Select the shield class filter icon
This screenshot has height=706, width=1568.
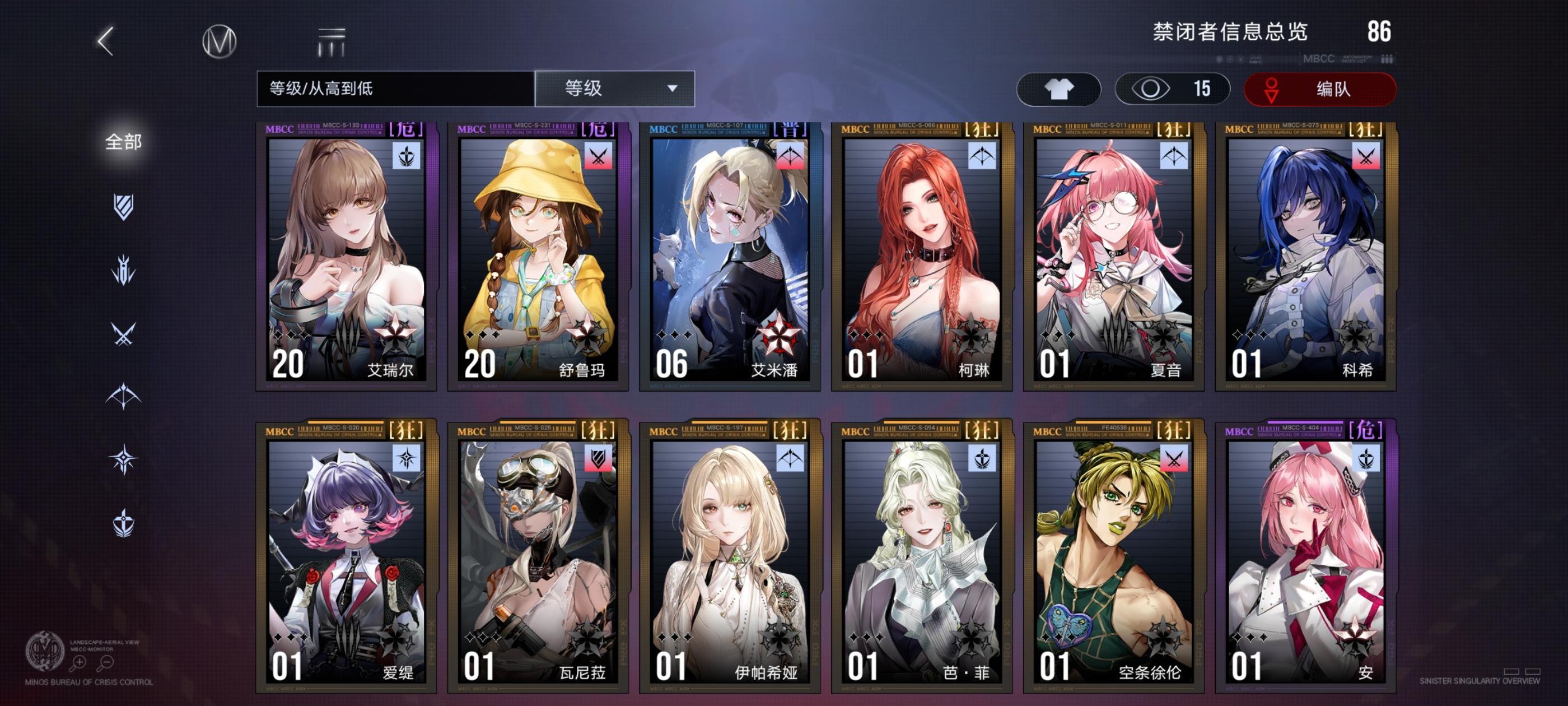coord(125,207)
